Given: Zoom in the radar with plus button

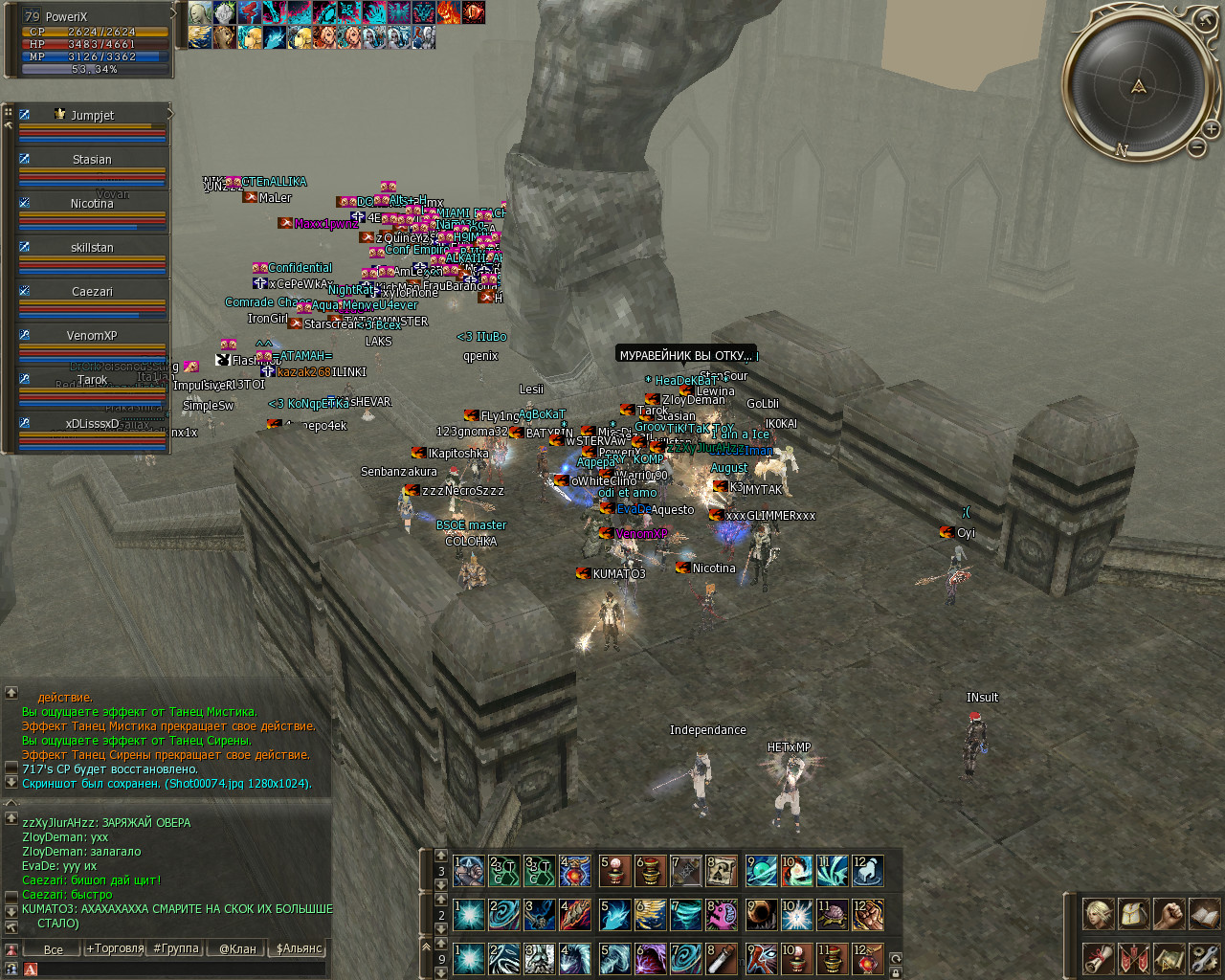Looking at the screenshot, I should [x=1211, y=128].
